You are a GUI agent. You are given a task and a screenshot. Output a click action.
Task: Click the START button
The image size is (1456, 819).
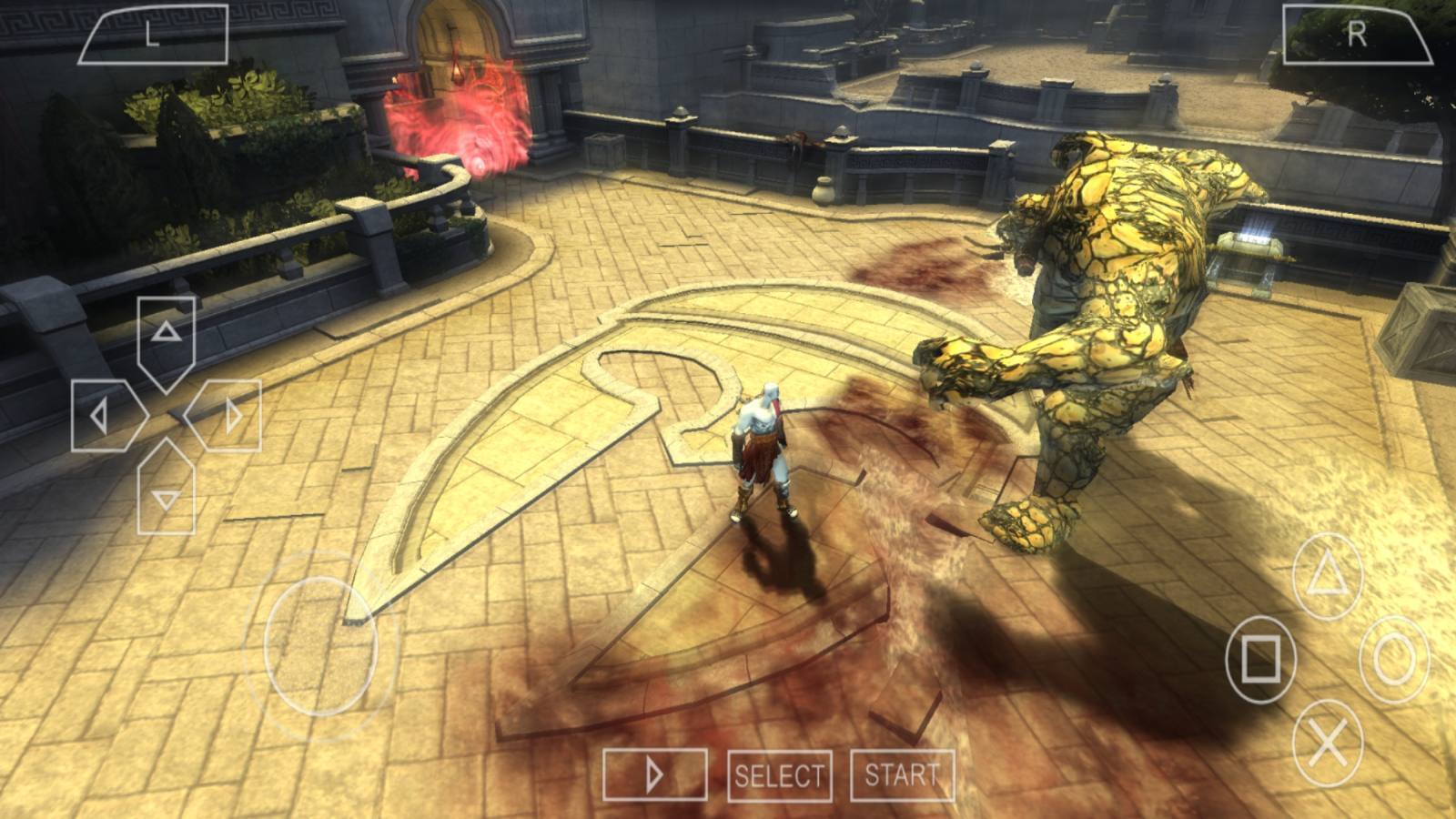(902, 775)
